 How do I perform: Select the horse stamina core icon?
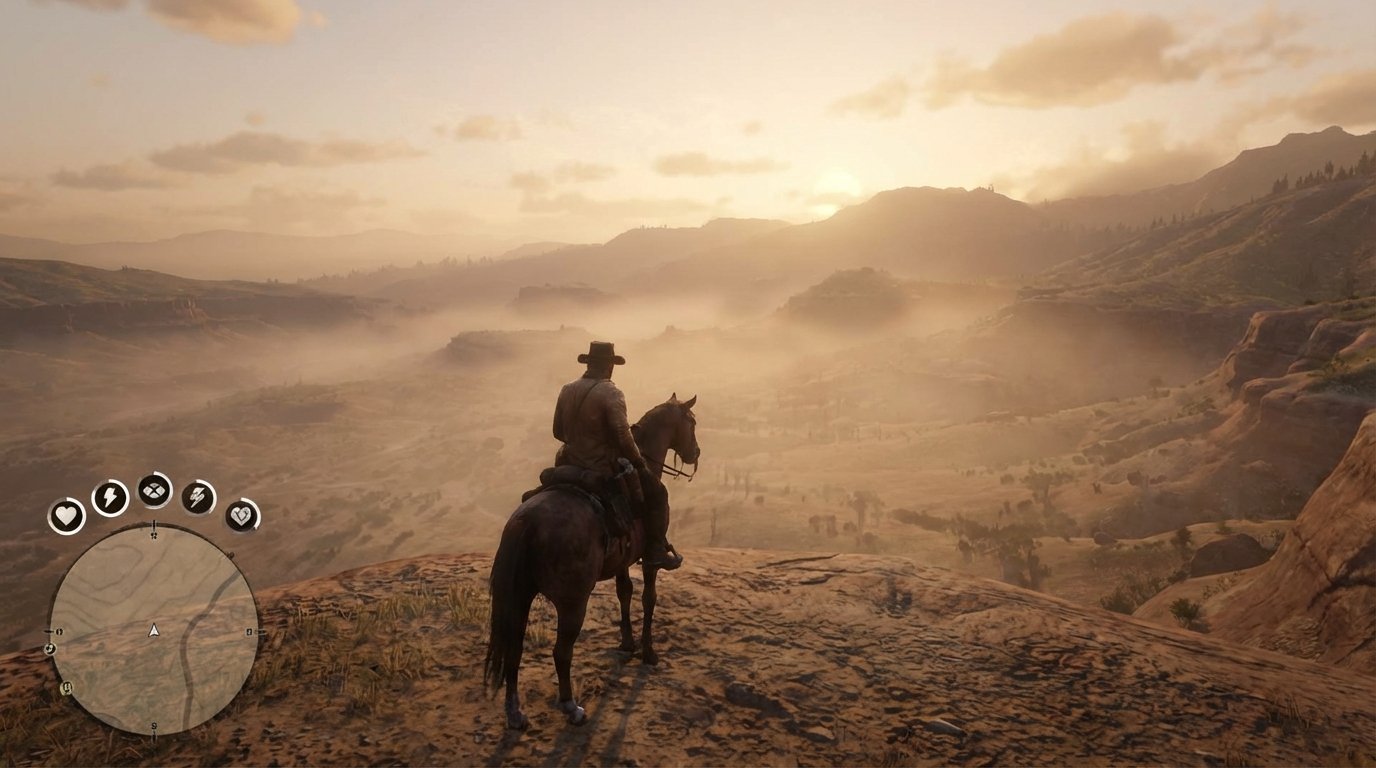196,497
